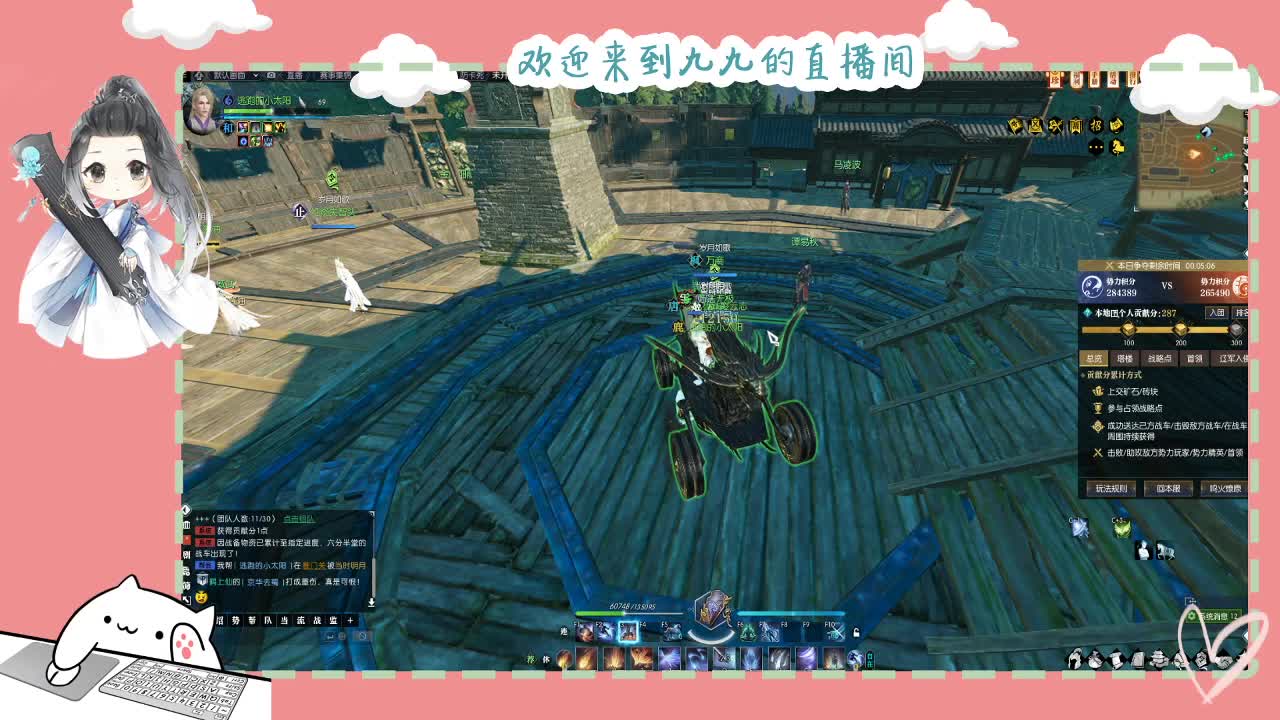Click the 点击组队 team link in chat
Viewport: 1280px width, 720px height.
(x=299, y=519)
